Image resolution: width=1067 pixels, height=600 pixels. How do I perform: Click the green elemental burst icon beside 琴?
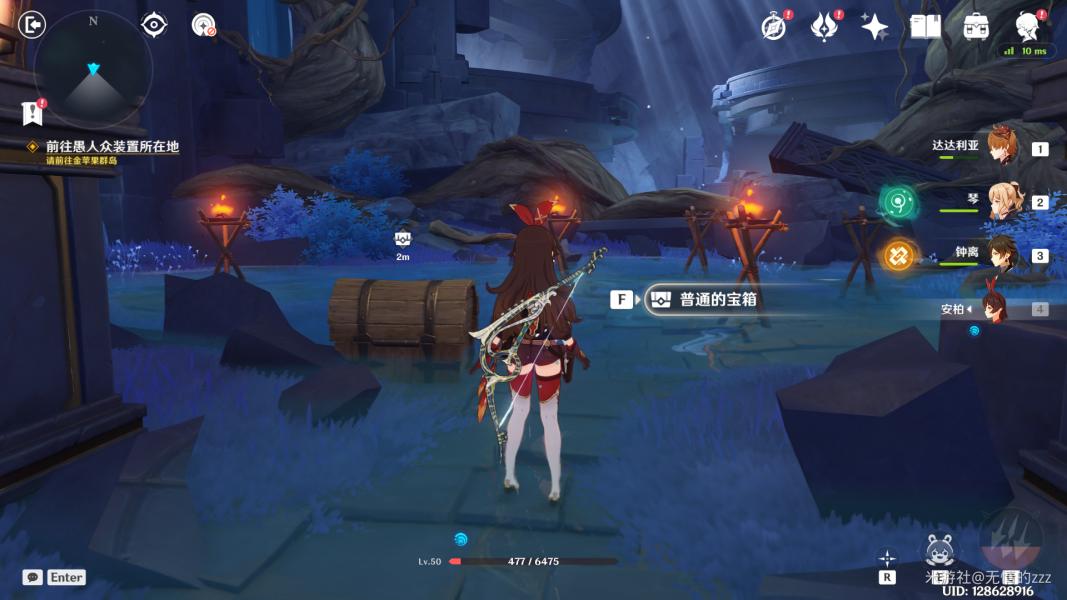tap(898, 202)
